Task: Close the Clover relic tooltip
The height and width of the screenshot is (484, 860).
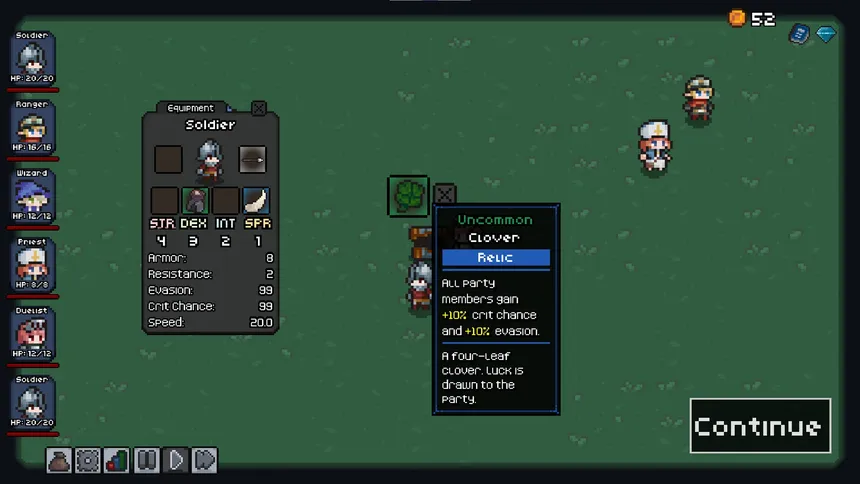Action: tap(445, 194)
